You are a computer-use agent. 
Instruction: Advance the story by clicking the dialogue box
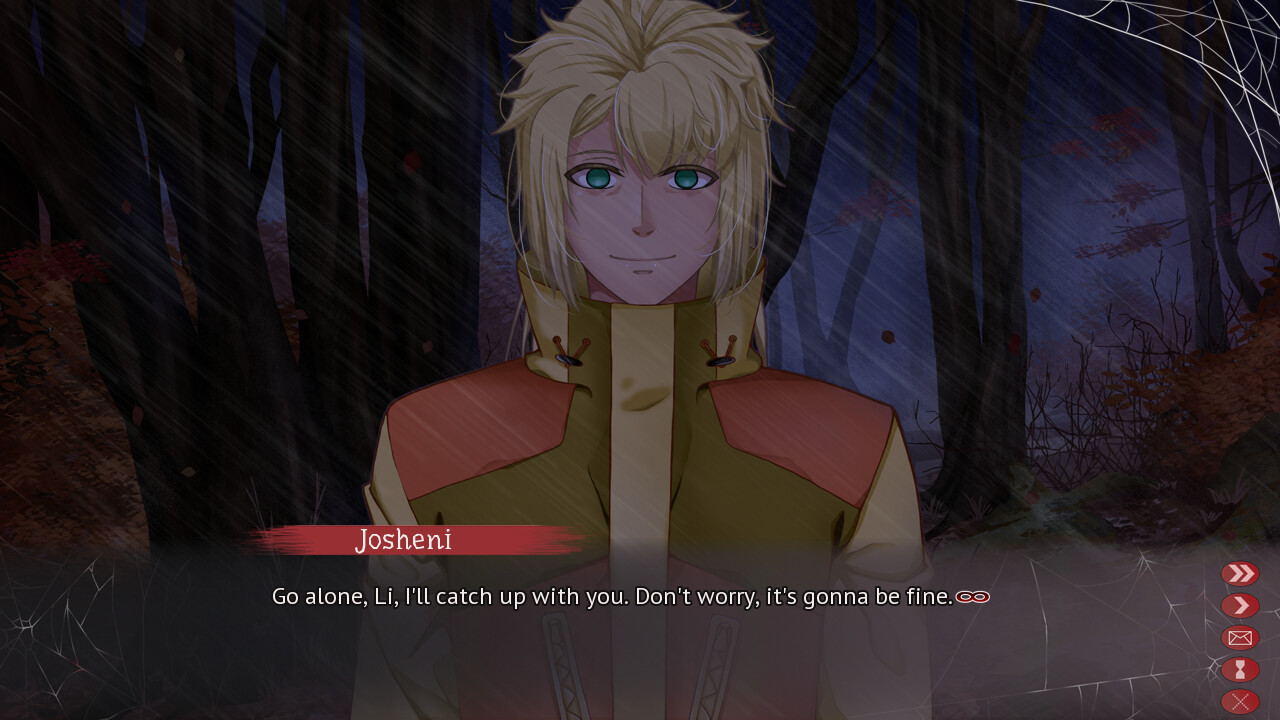(620, 630)
